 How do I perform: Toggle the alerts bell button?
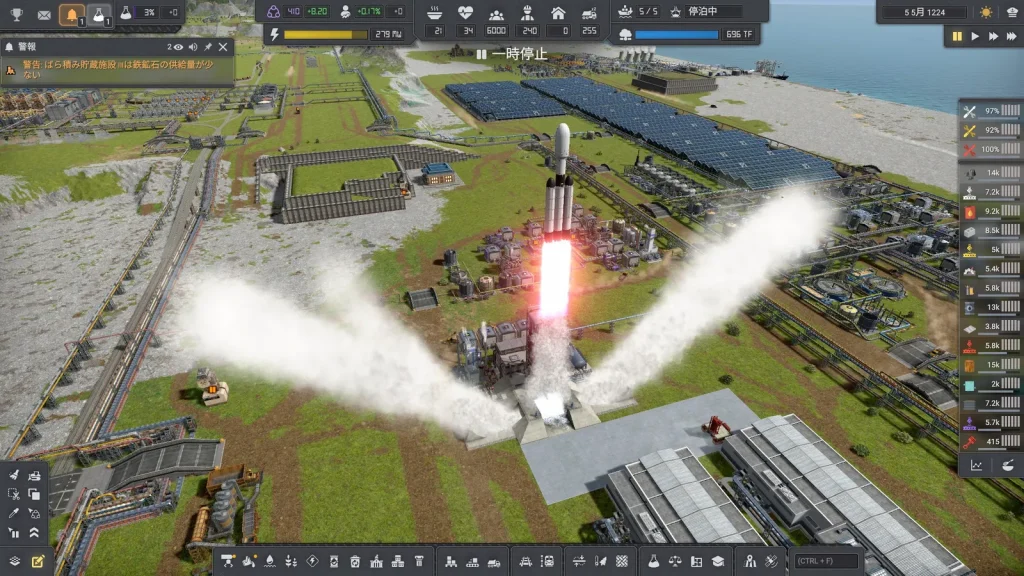[71, 14]
